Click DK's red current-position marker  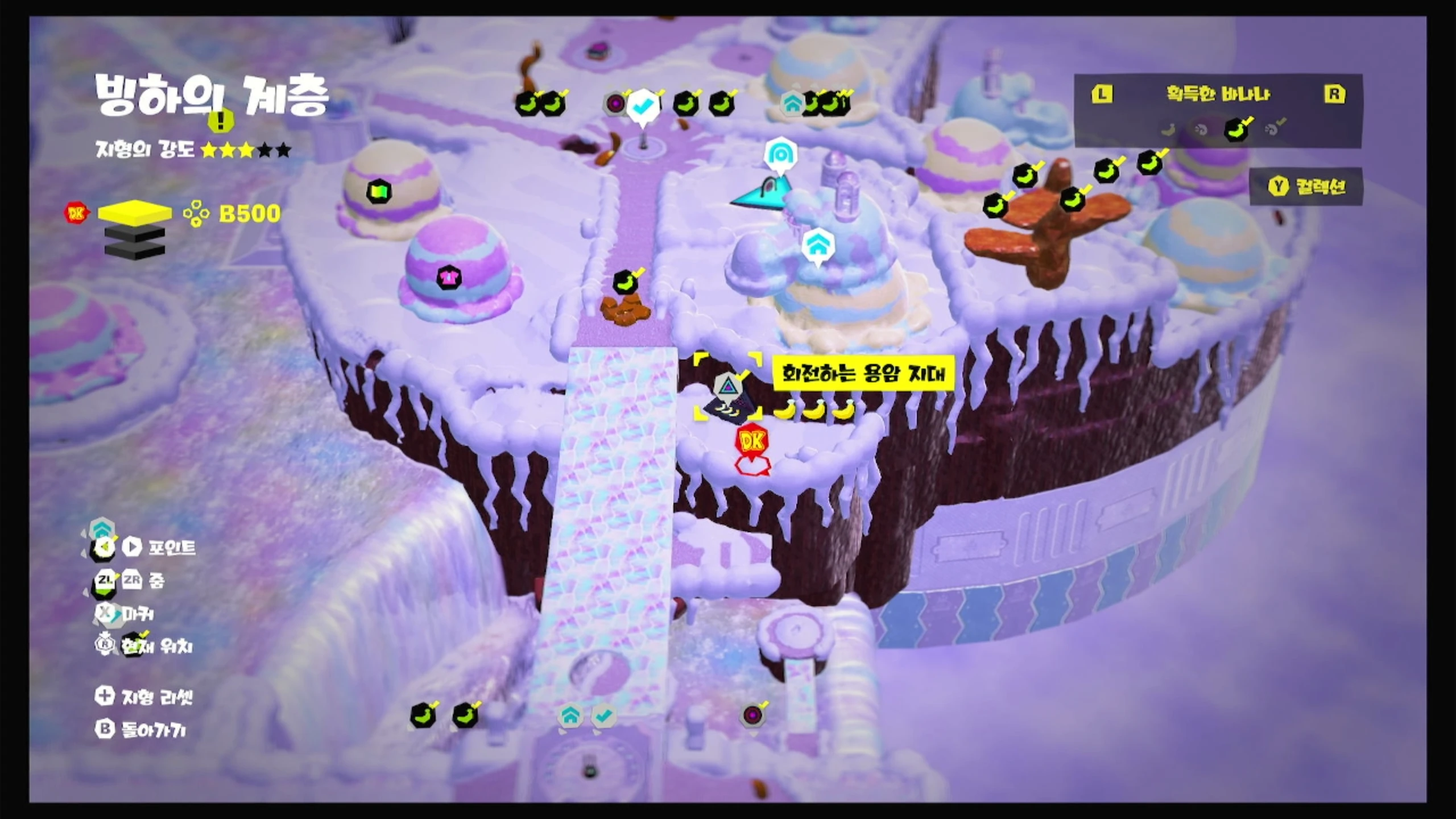point(751,441)
